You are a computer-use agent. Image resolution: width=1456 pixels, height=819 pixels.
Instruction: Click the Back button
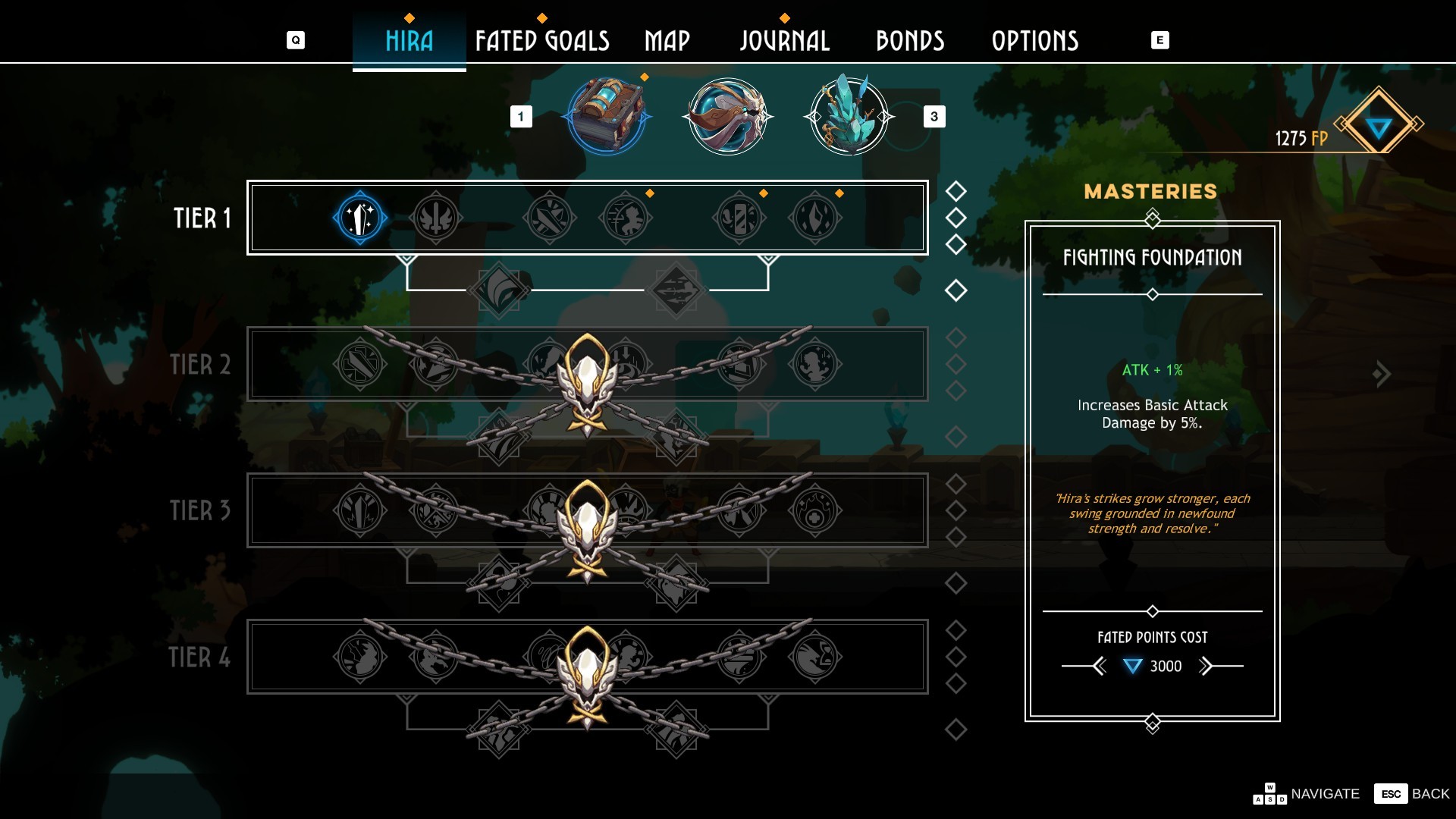coord(1413,794)
